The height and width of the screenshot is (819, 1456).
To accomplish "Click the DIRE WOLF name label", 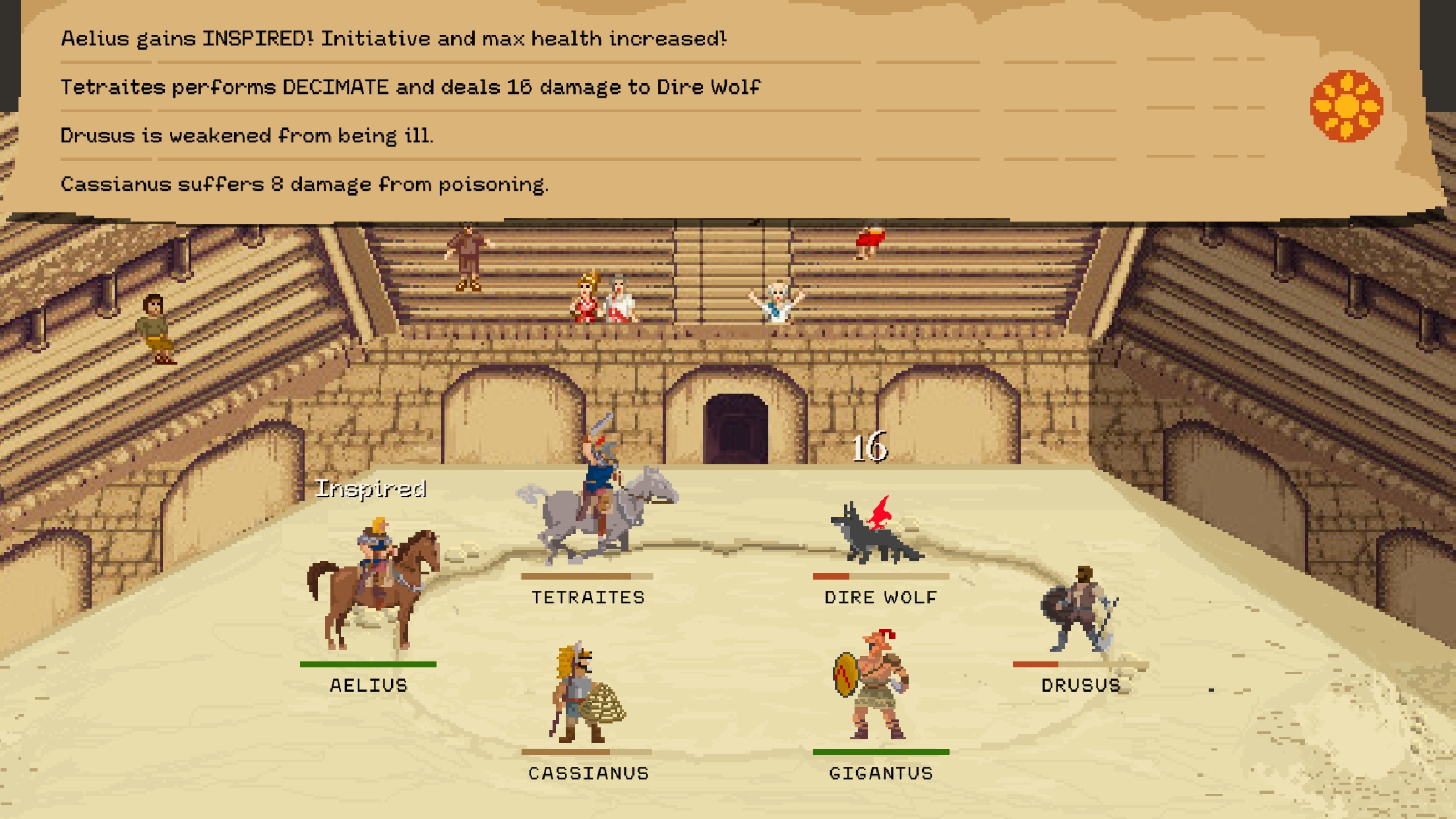I will click(880, 597).
